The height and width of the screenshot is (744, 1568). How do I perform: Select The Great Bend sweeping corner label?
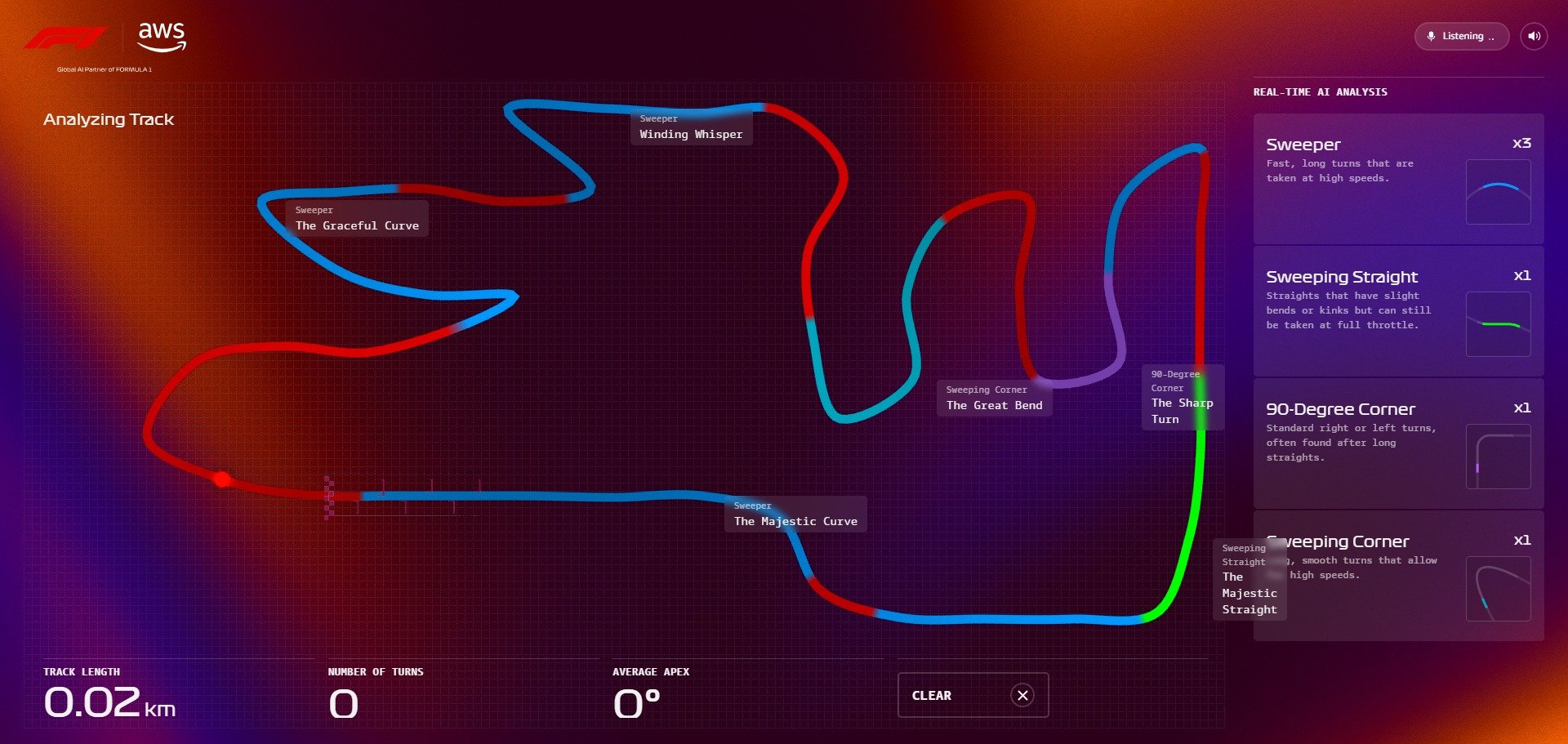point(993,399)
